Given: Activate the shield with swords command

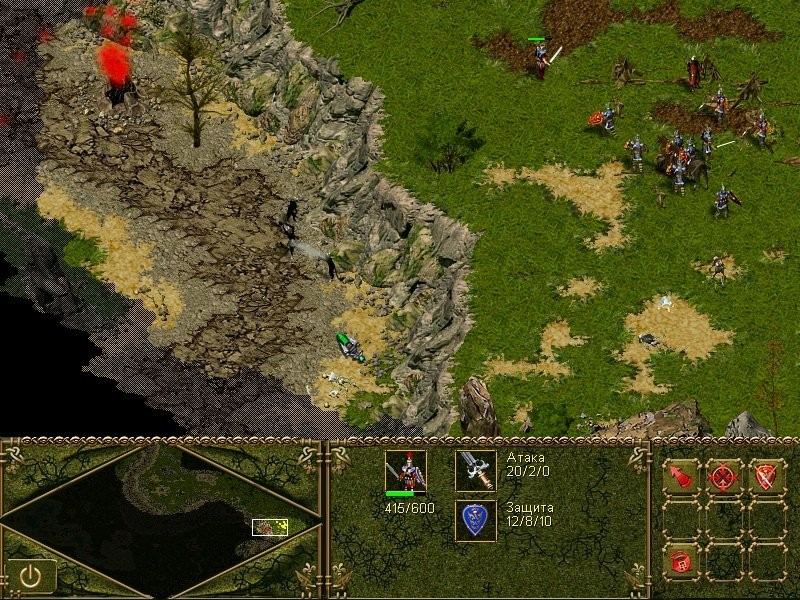Looking at the screenshot, I should coord(767,477).
